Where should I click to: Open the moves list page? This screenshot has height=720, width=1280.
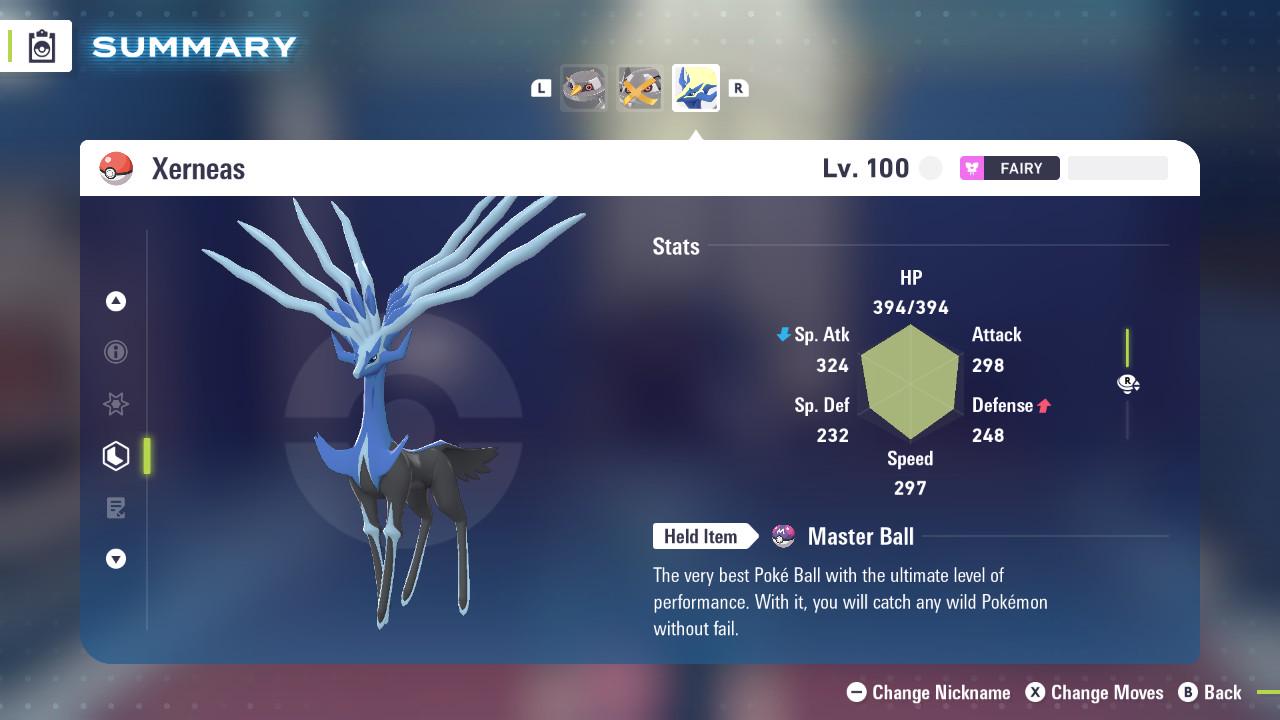click(116, 508)
